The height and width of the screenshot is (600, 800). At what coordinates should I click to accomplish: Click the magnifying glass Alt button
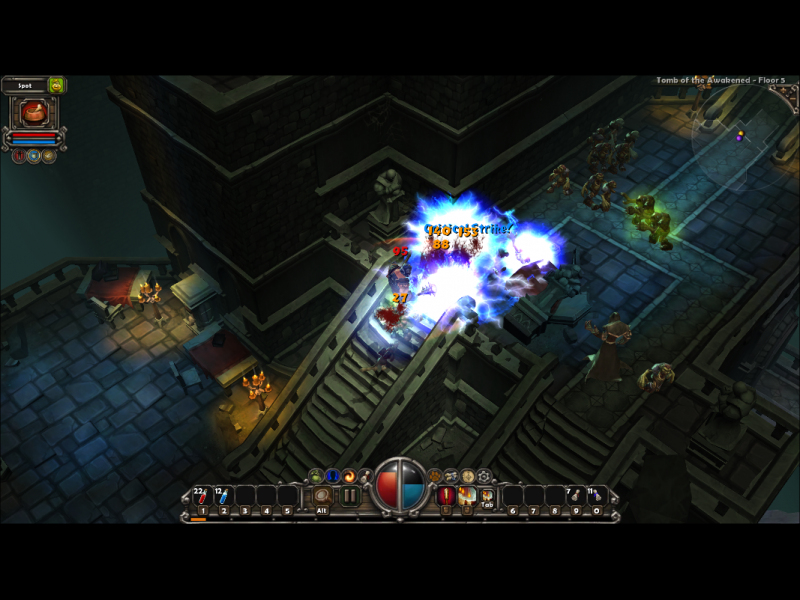pos(322,496)
